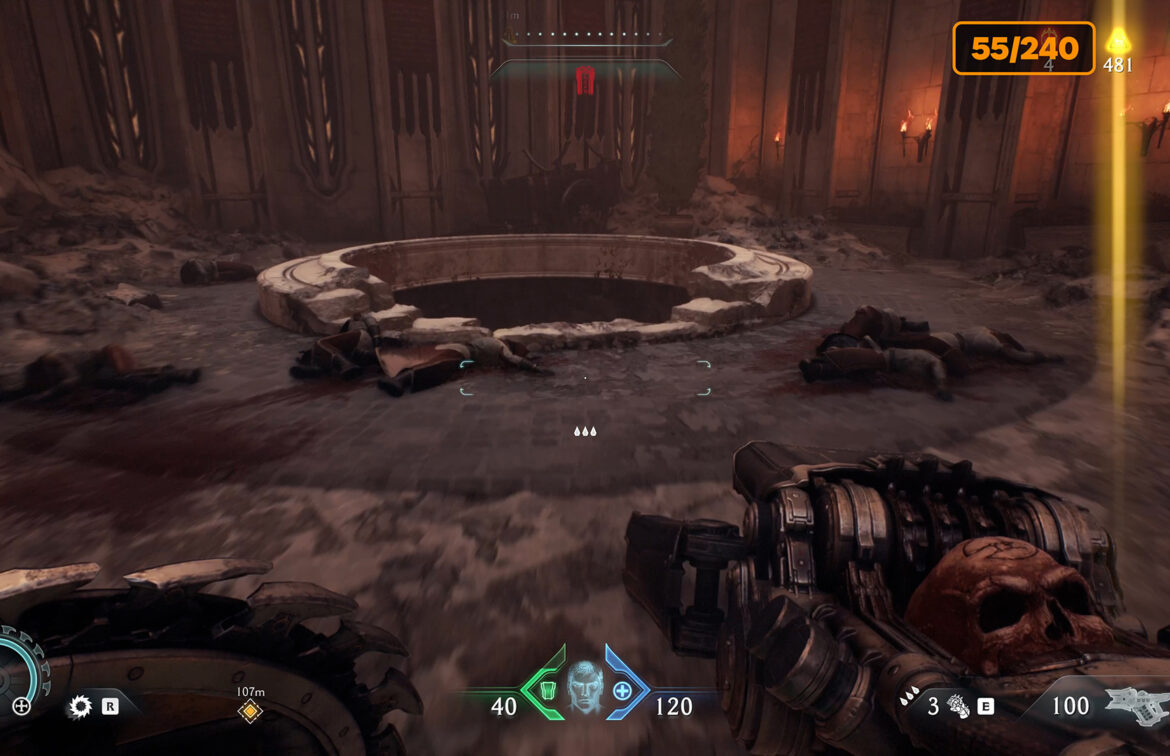The image size is (1170, 756).
Task: Activate the spiked gauntlet melee icon
Action: coord(958,706)
